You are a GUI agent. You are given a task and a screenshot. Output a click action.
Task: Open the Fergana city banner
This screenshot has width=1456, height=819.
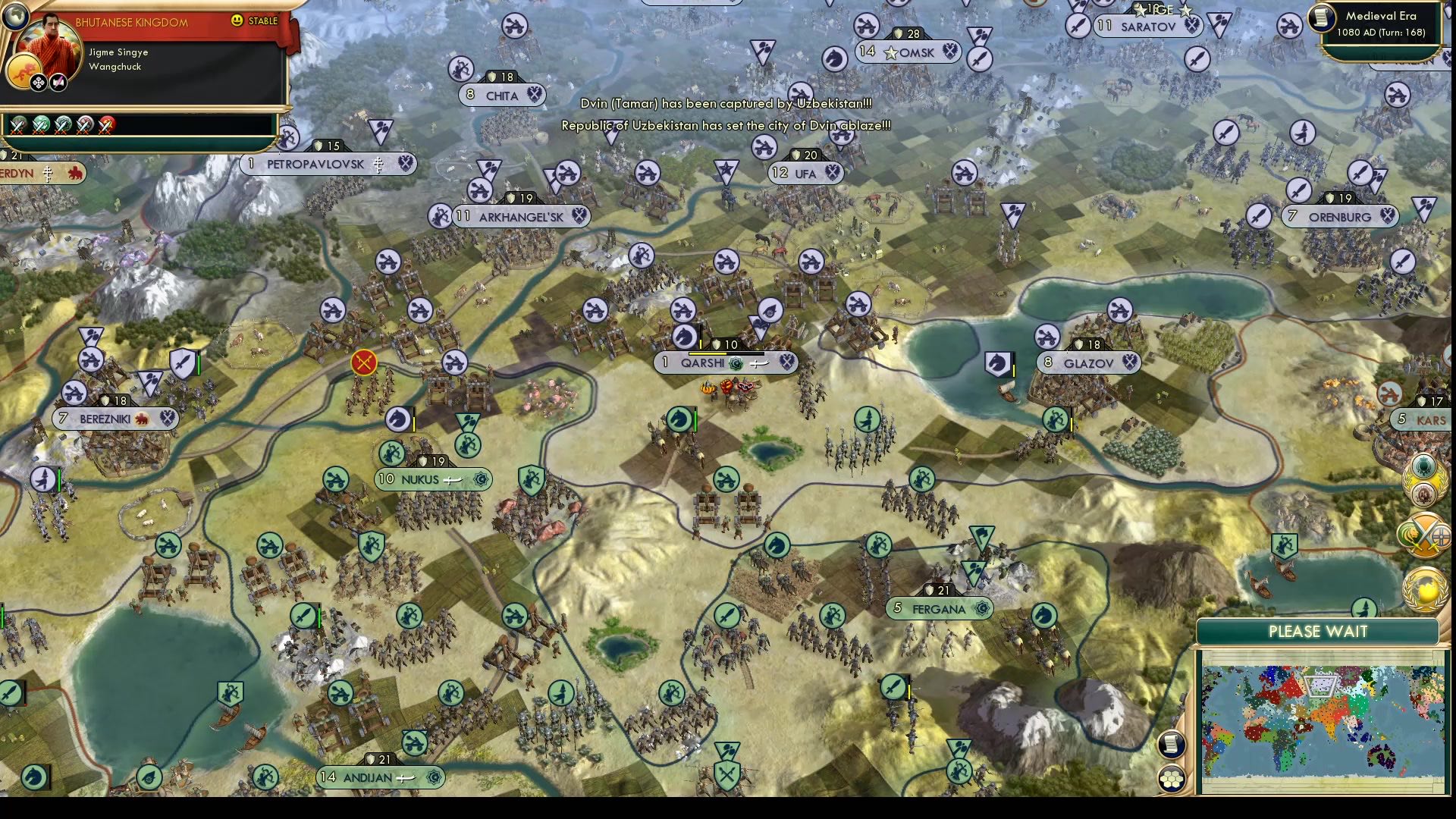(x=939, y=608)
